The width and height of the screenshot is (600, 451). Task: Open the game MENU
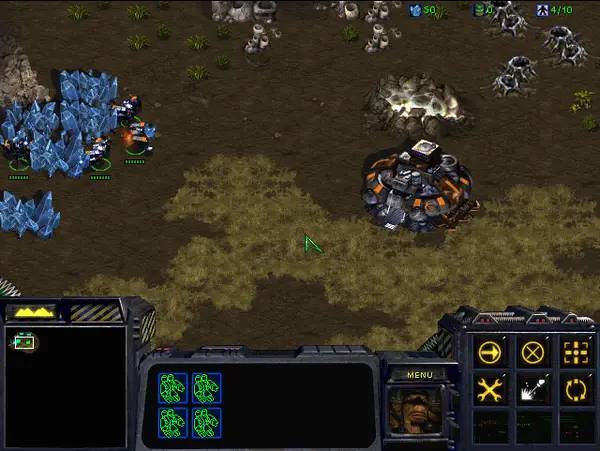tap(418, 375)
